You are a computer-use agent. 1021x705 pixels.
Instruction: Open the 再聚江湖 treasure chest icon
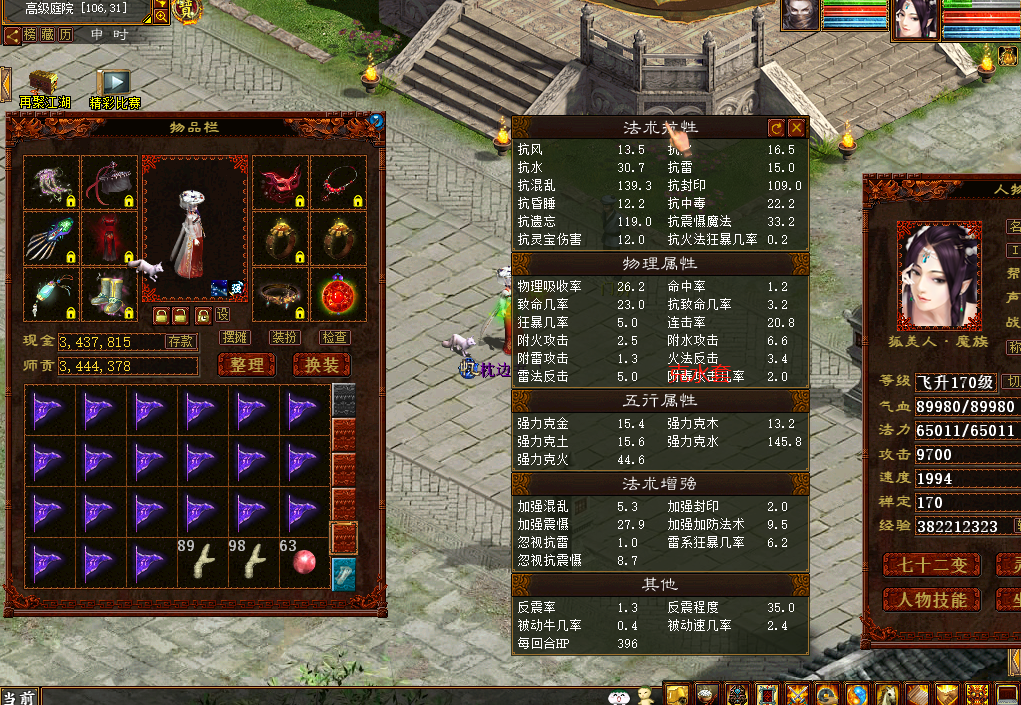[x=44, y=82]
